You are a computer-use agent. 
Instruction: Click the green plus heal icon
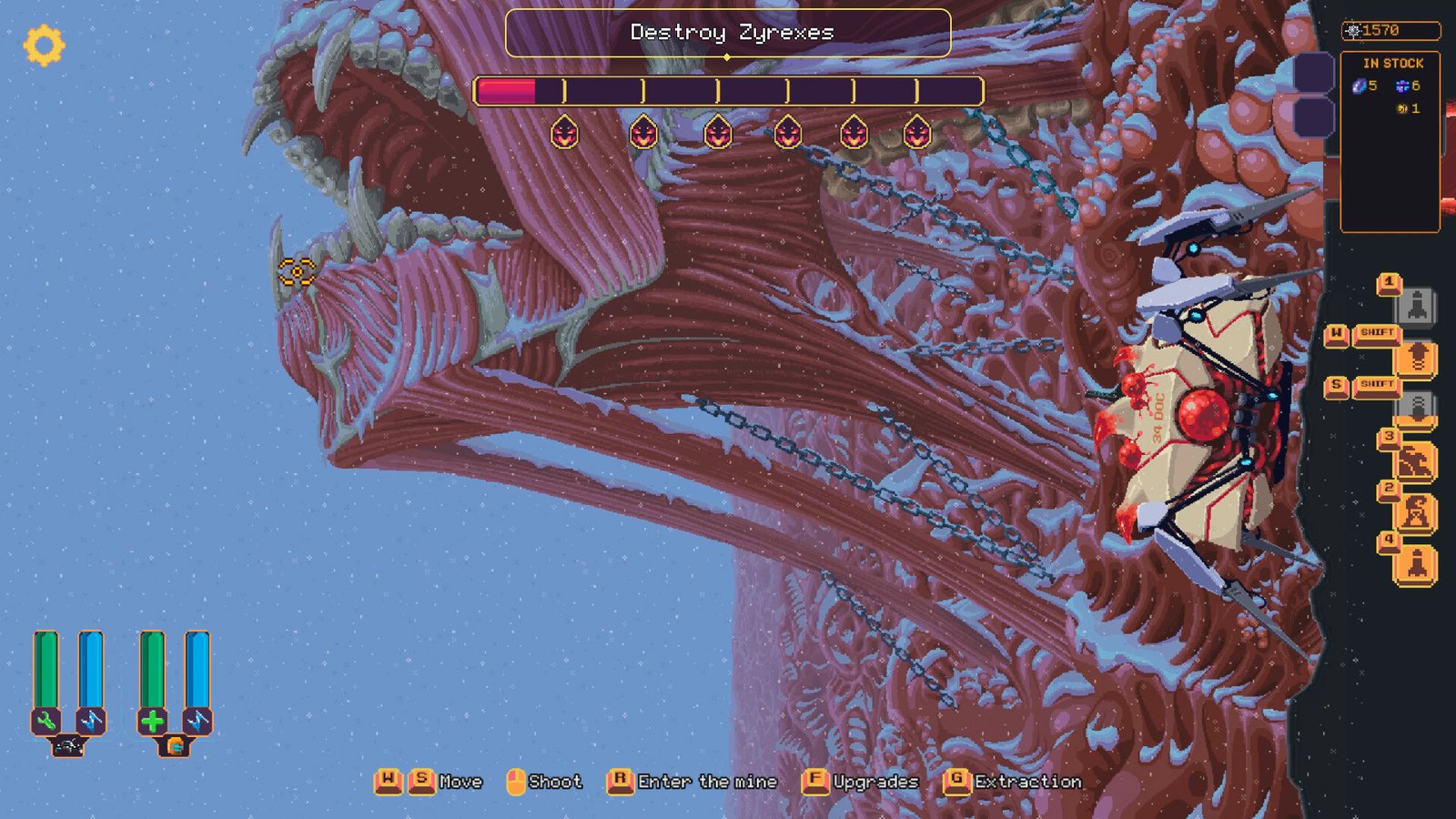coord(153,721)
